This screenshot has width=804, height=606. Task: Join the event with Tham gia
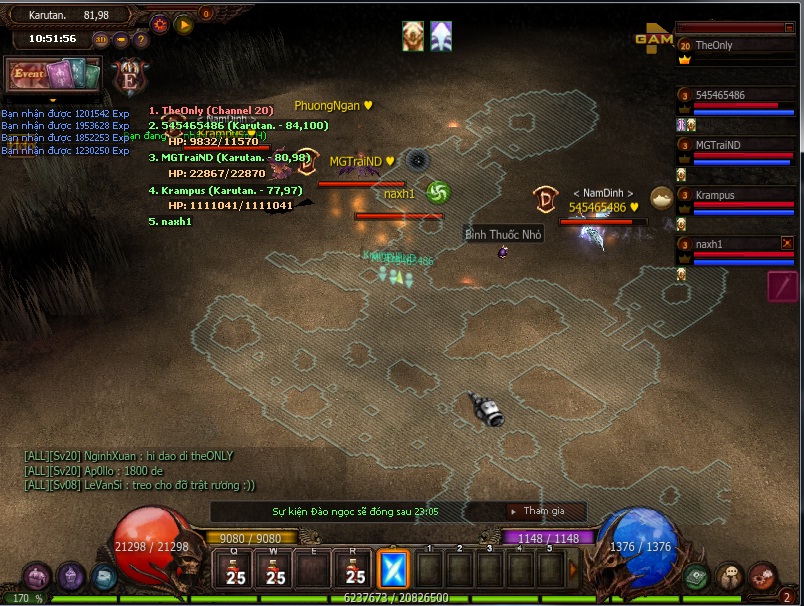[x=539, y=511]
